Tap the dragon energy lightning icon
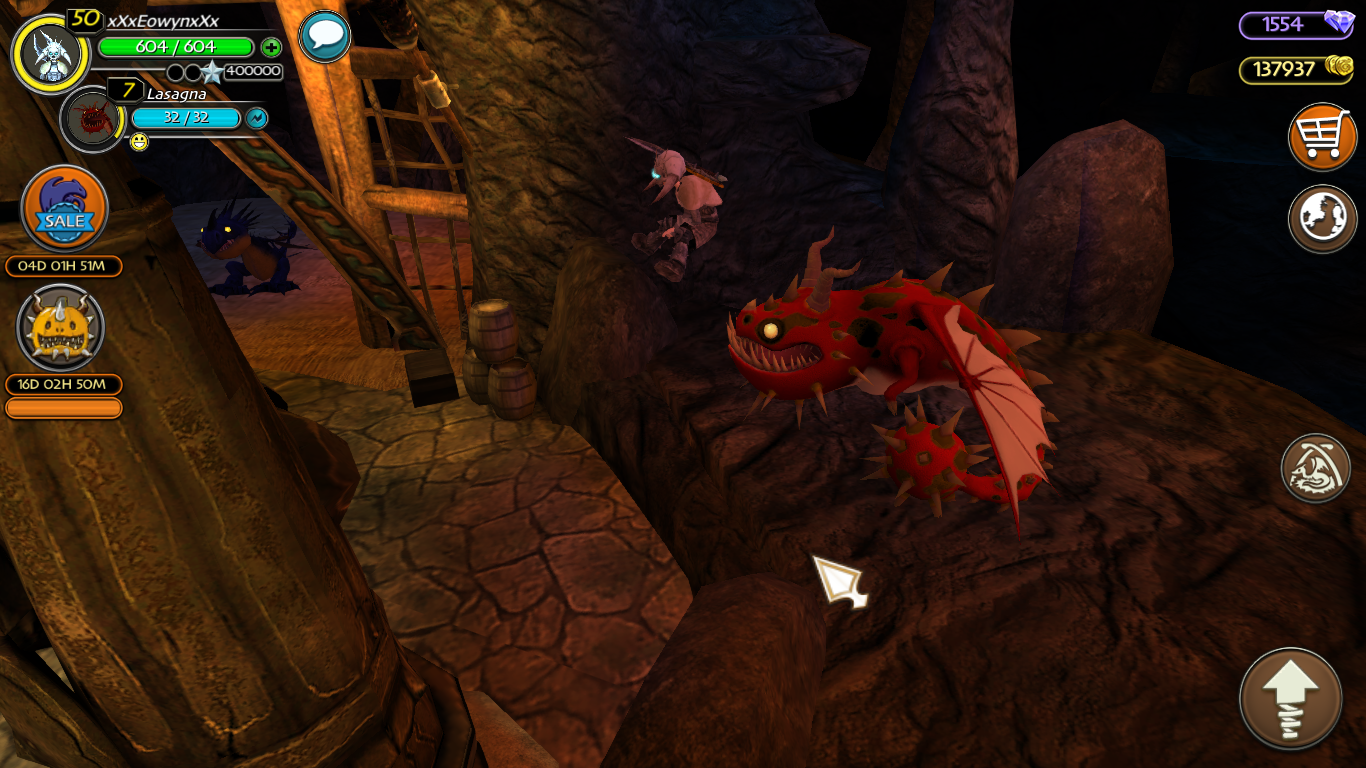Viewport: 1366px width, 768px height. click(257, 118)
